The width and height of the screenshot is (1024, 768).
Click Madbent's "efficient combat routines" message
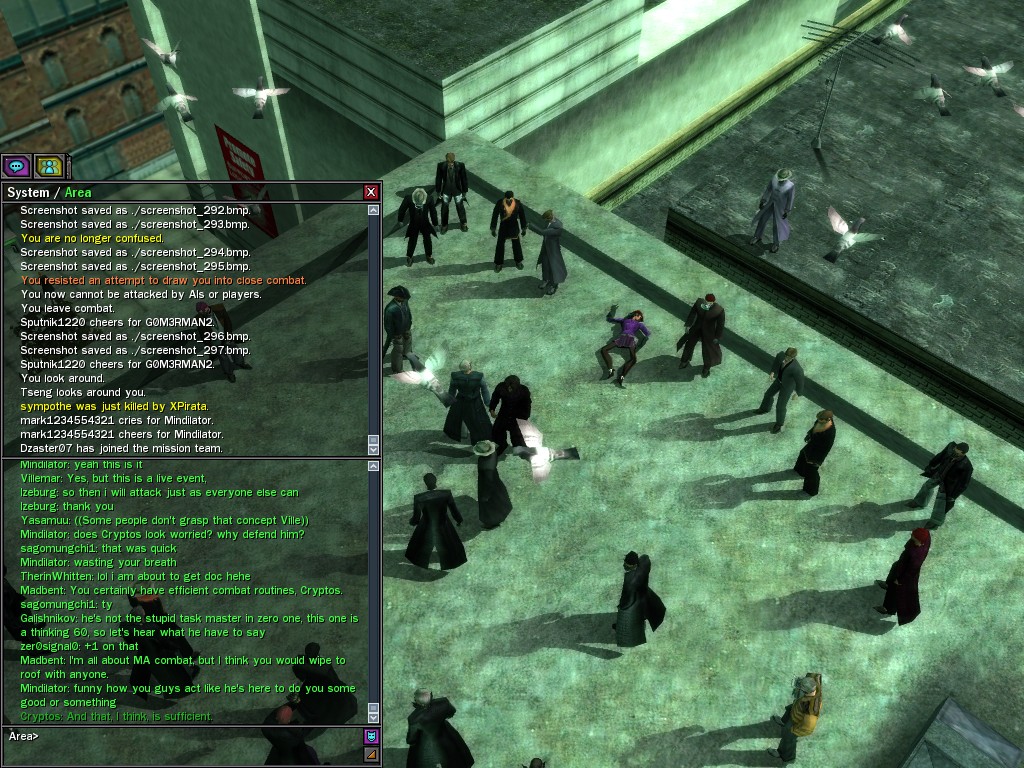coord(181,590)
